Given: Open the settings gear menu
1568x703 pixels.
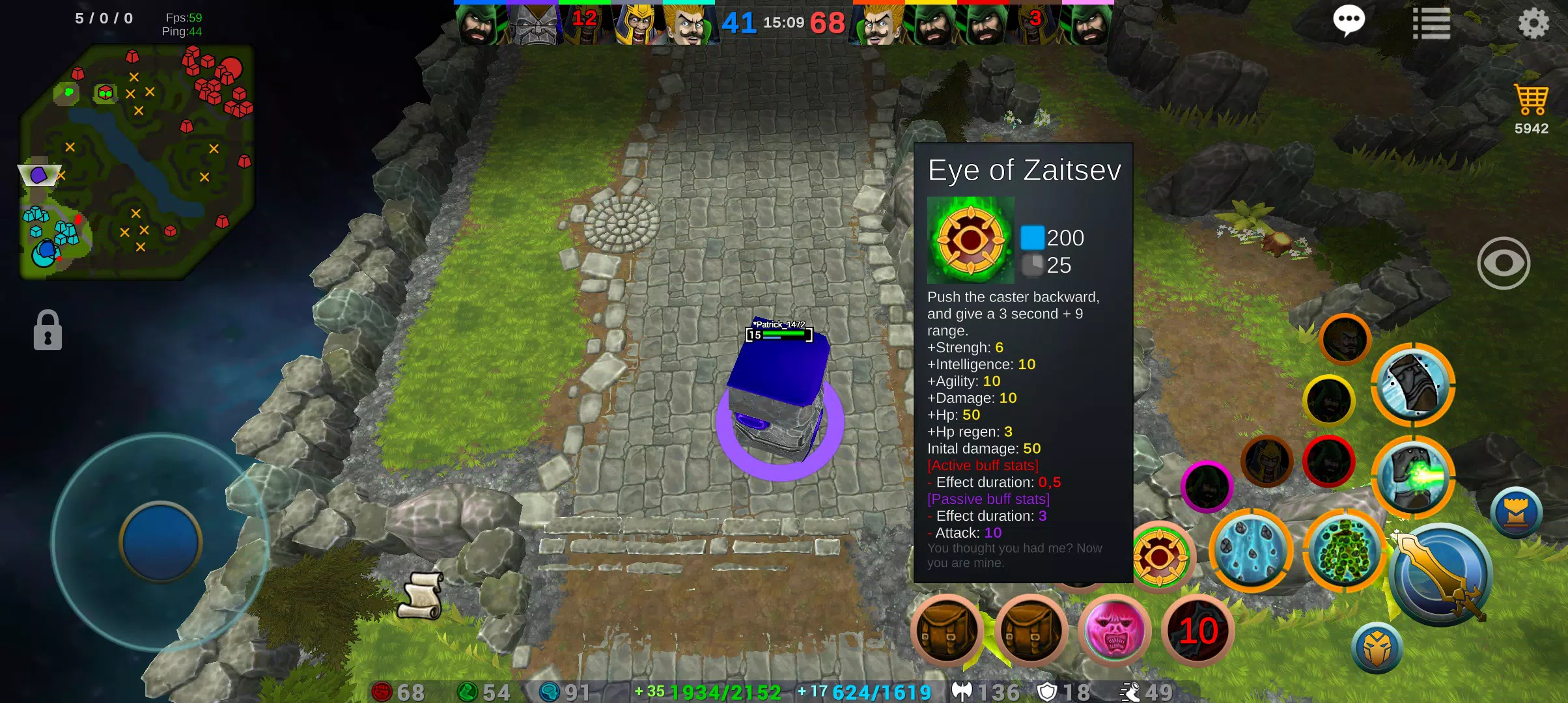Looking at the screenshot, I should [1534, 23].
